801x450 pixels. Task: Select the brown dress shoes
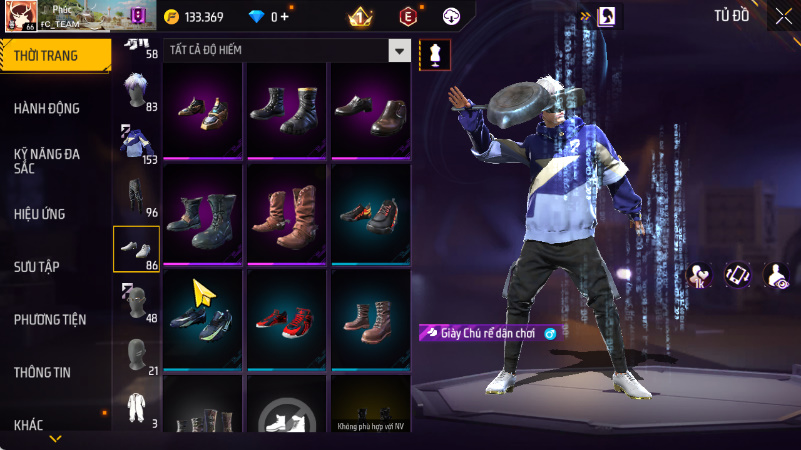coord(370,108)
